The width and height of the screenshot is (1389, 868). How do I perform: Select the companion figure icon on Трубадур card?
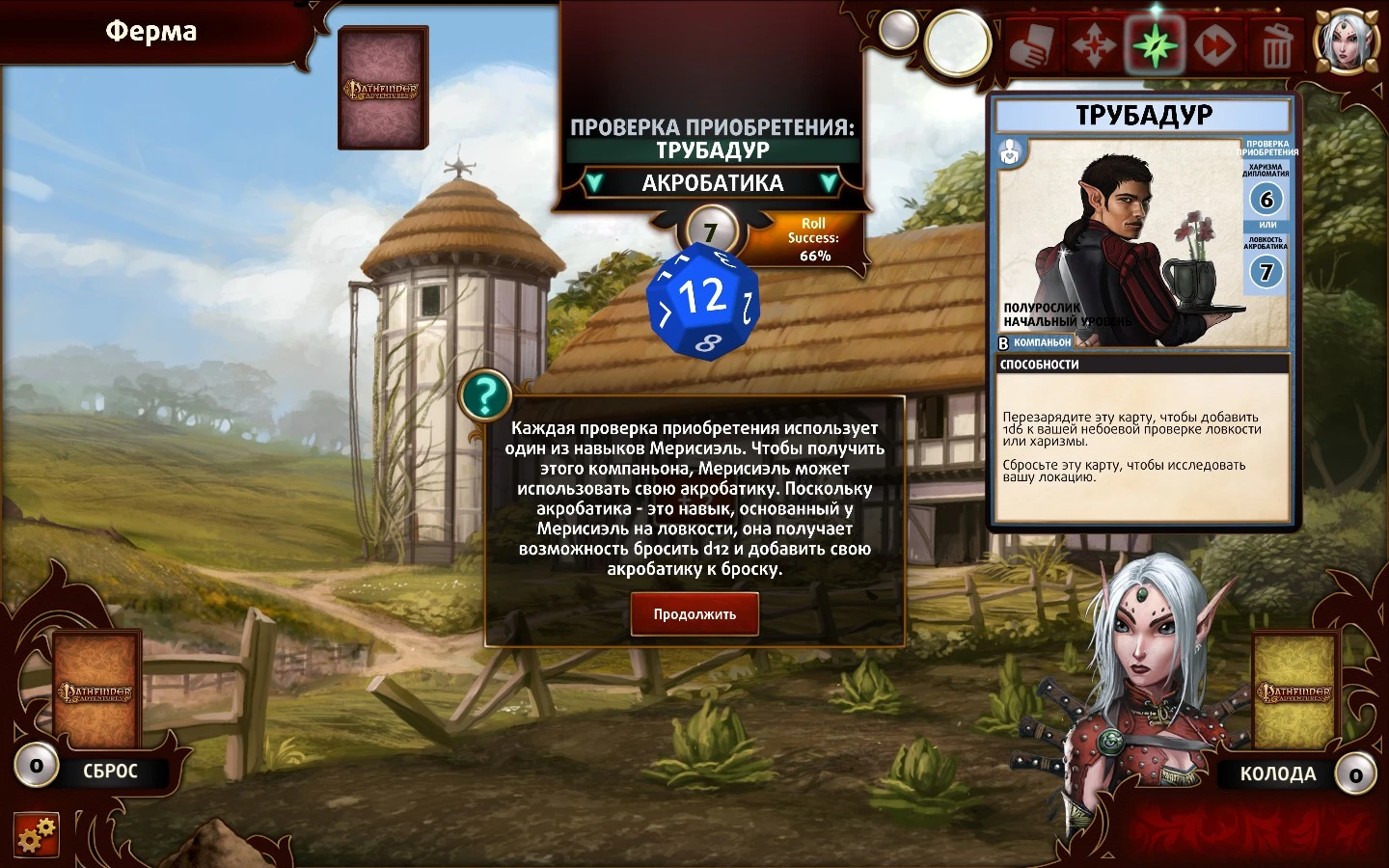[x=1011, y=153]
